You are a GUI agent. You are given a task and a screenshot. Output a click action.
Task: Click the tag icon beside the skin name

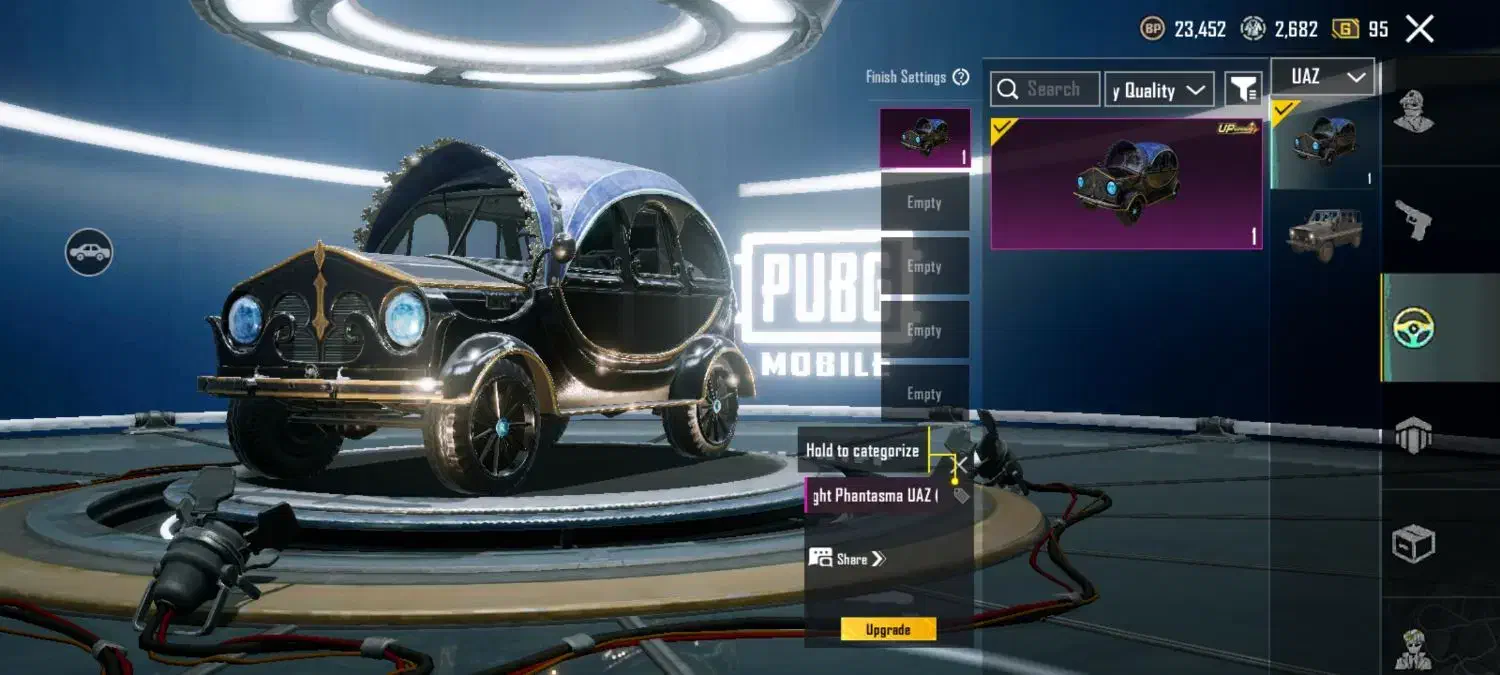(x=961, y=496)
